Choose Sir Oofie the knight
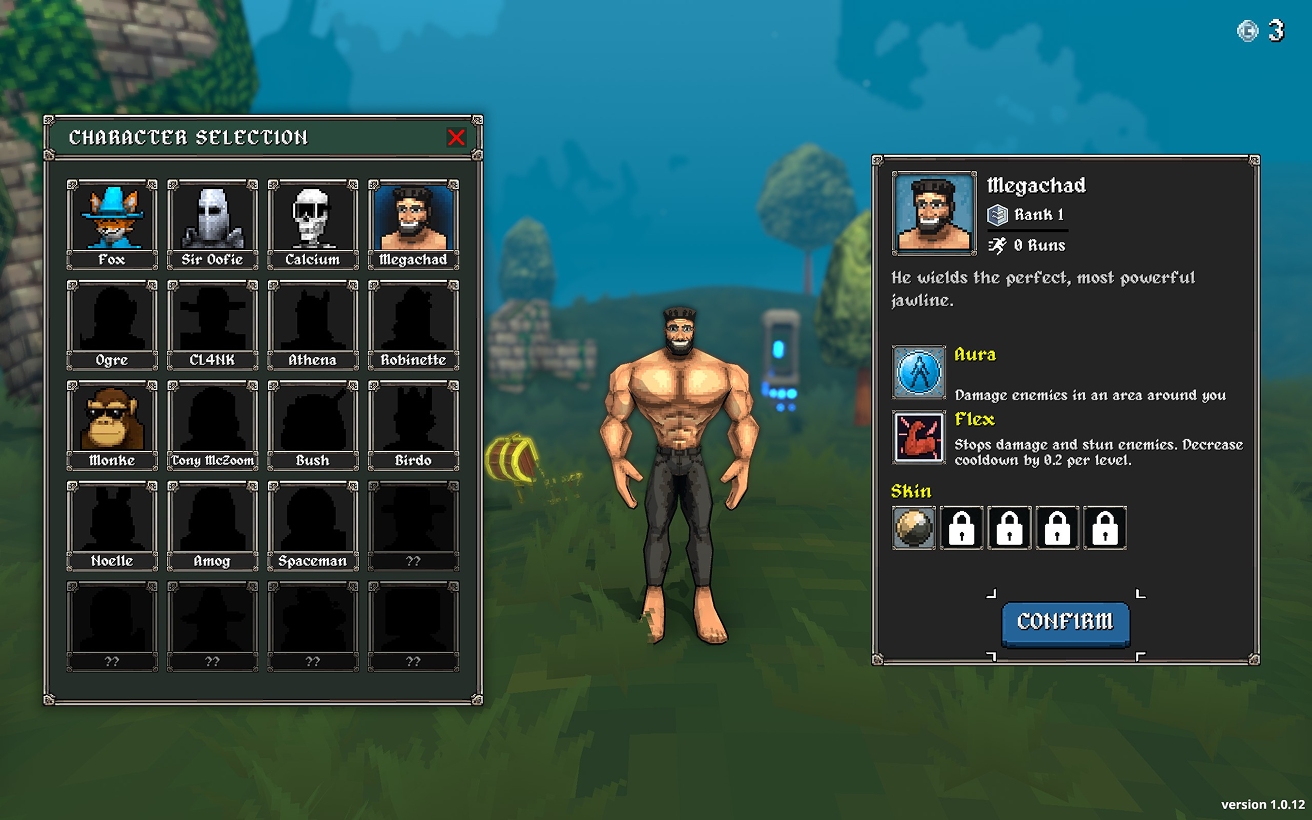The width and height of the screenshot is (1312, 820). click(x=212, y=222)
